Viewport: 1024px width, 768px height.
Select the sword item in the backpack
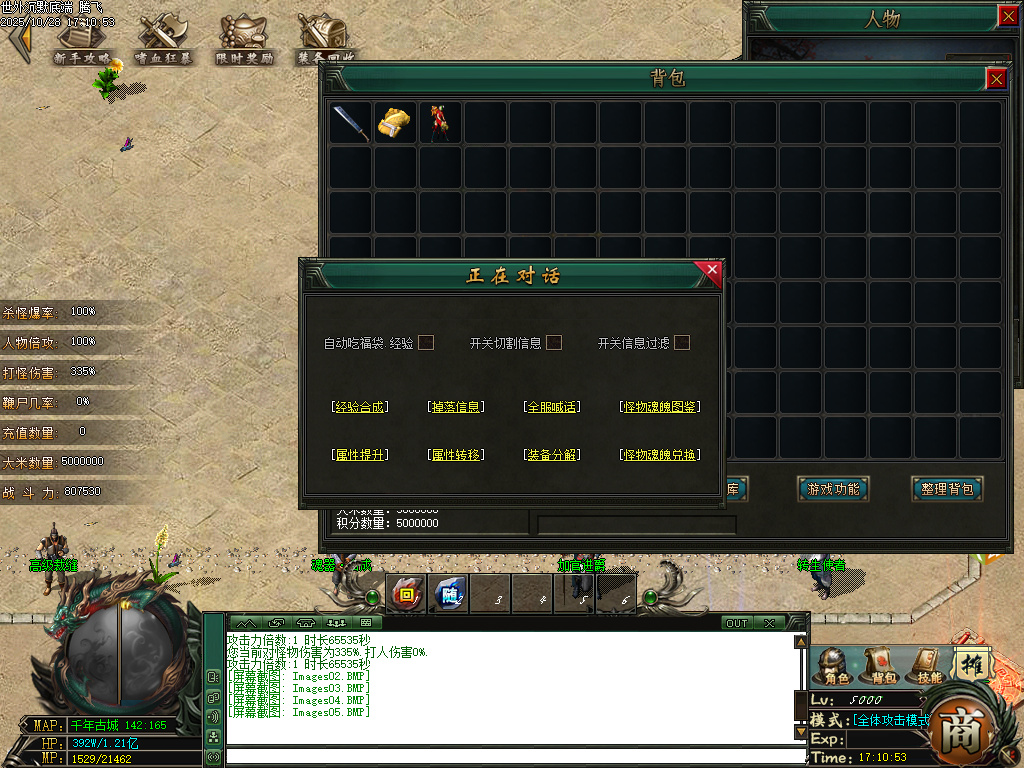click(x=351, y=122)
